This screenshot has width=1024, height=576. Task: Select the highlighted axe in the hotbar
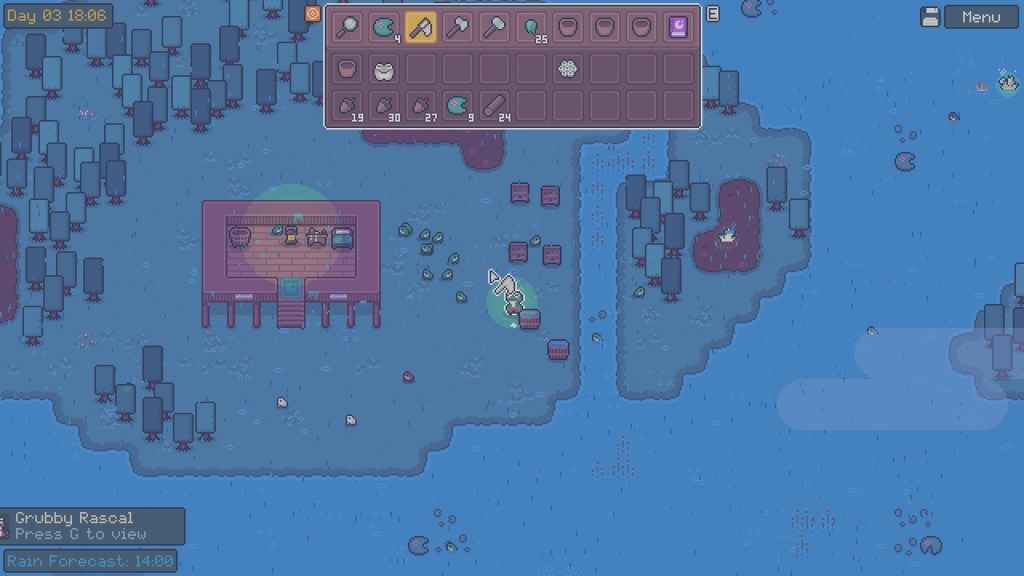(420, 28)
